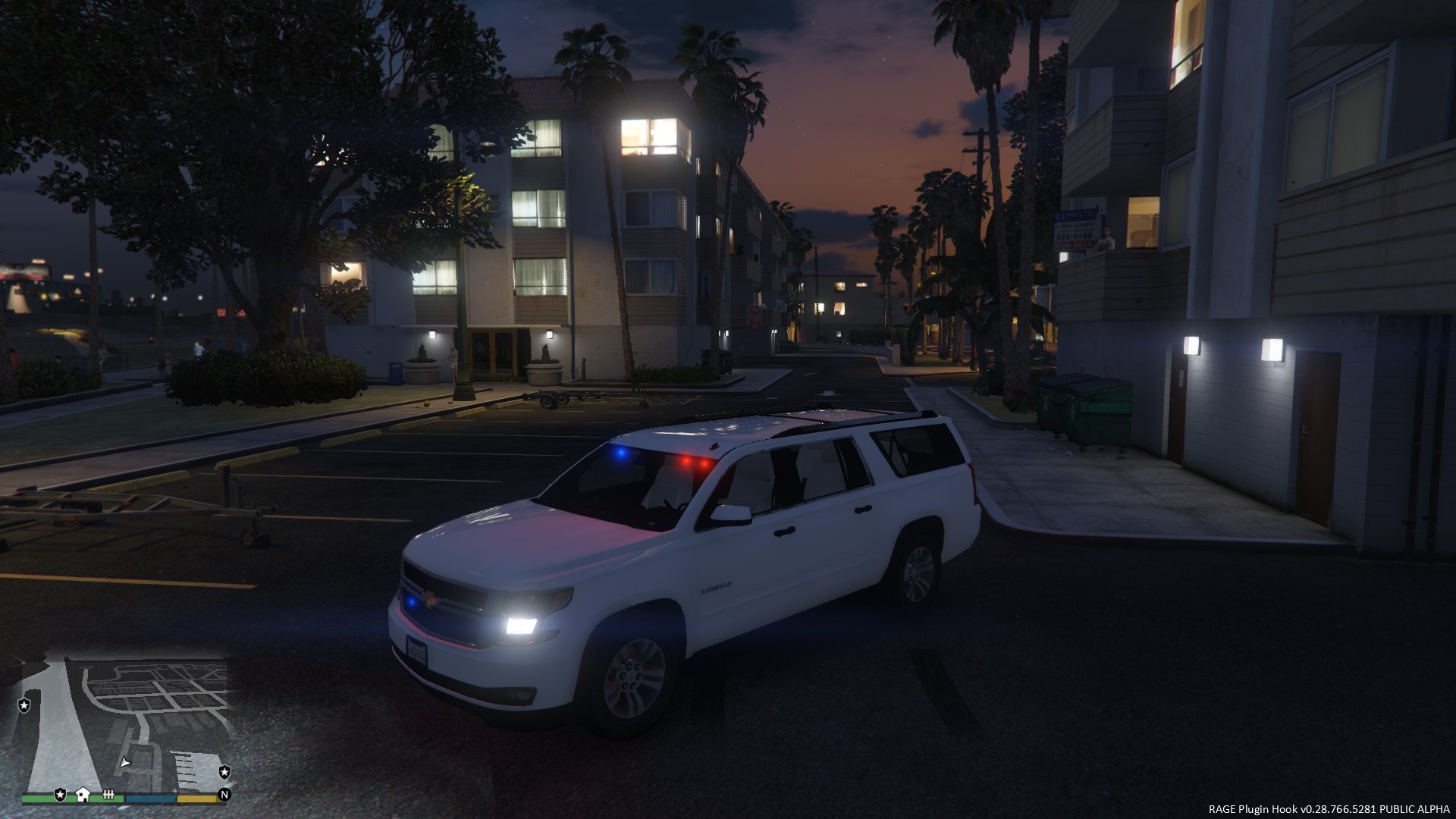Select the north N compass marker
The height and width of the screenshot is (819, 1456).
pyautogui.click(x=224, y=795)
